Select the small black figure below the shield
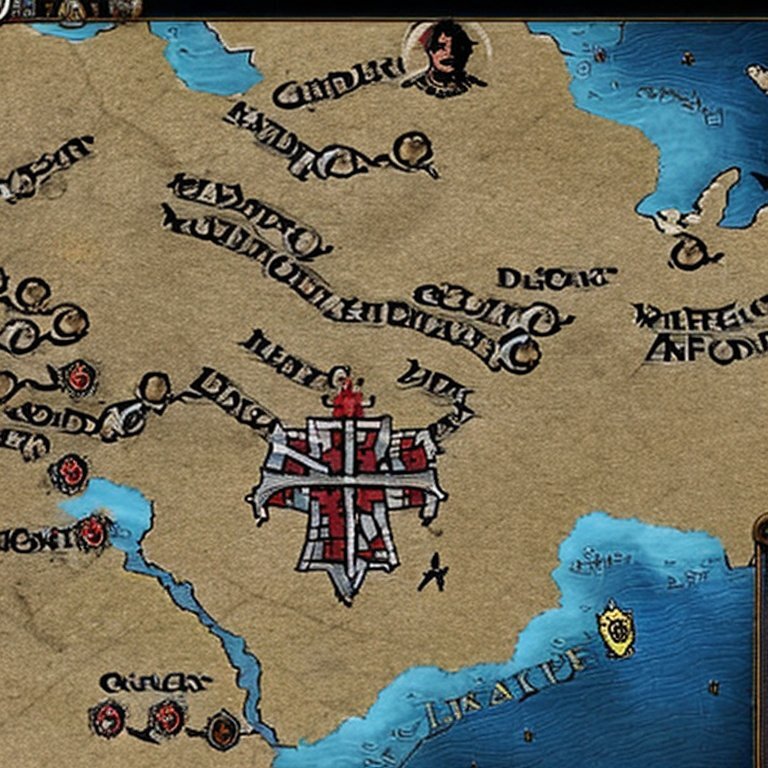 433,572
